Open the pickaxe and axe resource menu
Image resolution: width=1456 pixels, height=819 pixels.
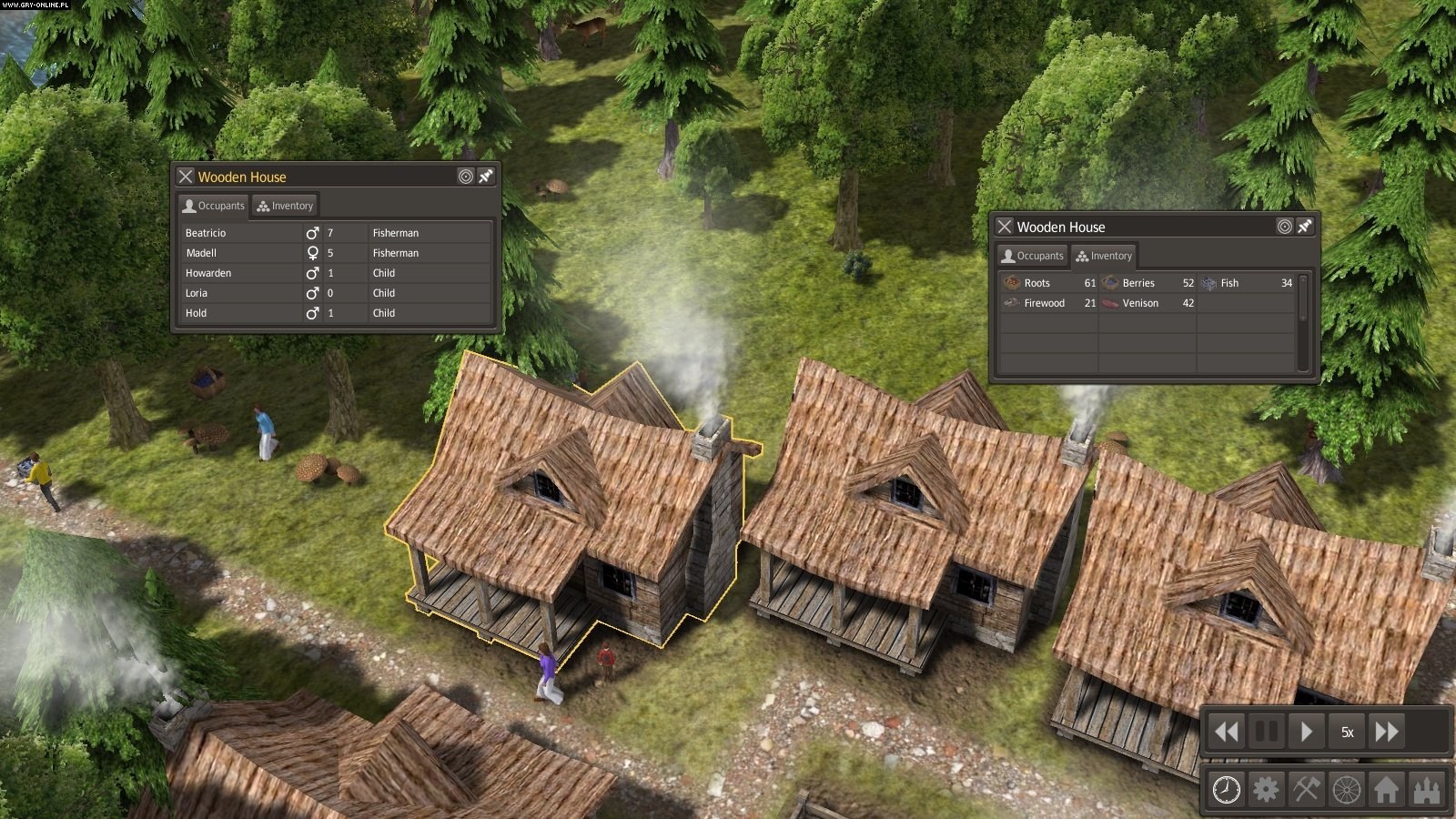coord(1306,789)
